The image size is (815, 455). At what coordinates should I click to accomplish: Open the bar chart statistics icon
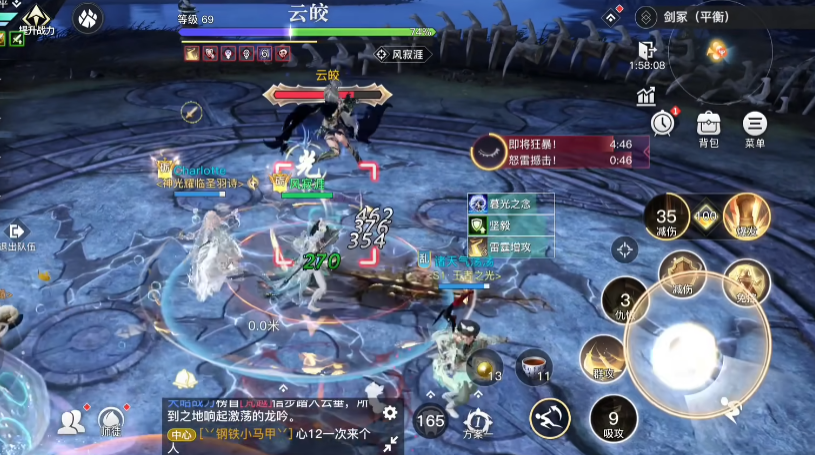(645, 96)
